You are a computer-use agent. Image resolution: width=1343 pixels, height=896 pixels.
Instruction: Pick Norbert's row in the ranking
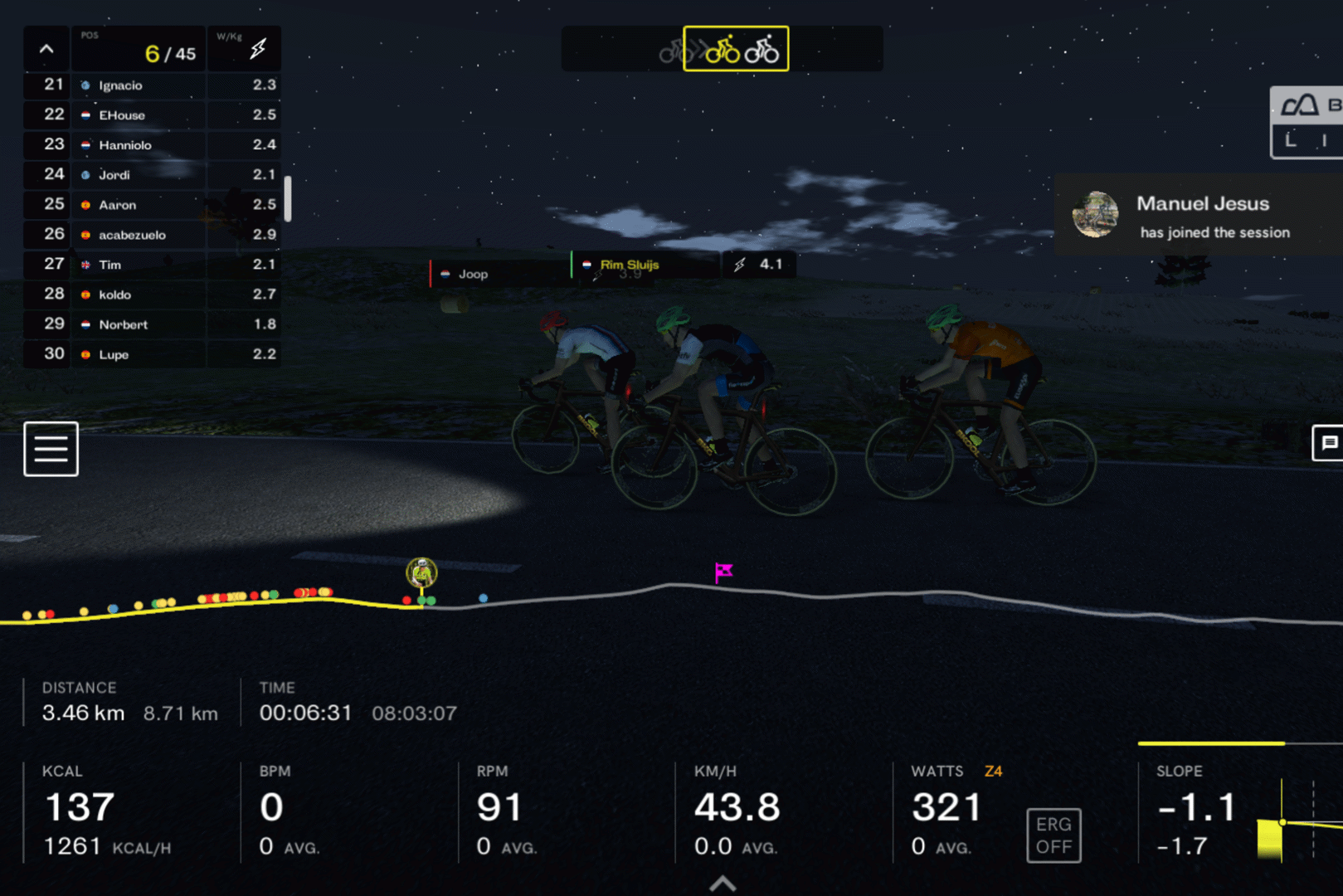[x=124, y=324]
